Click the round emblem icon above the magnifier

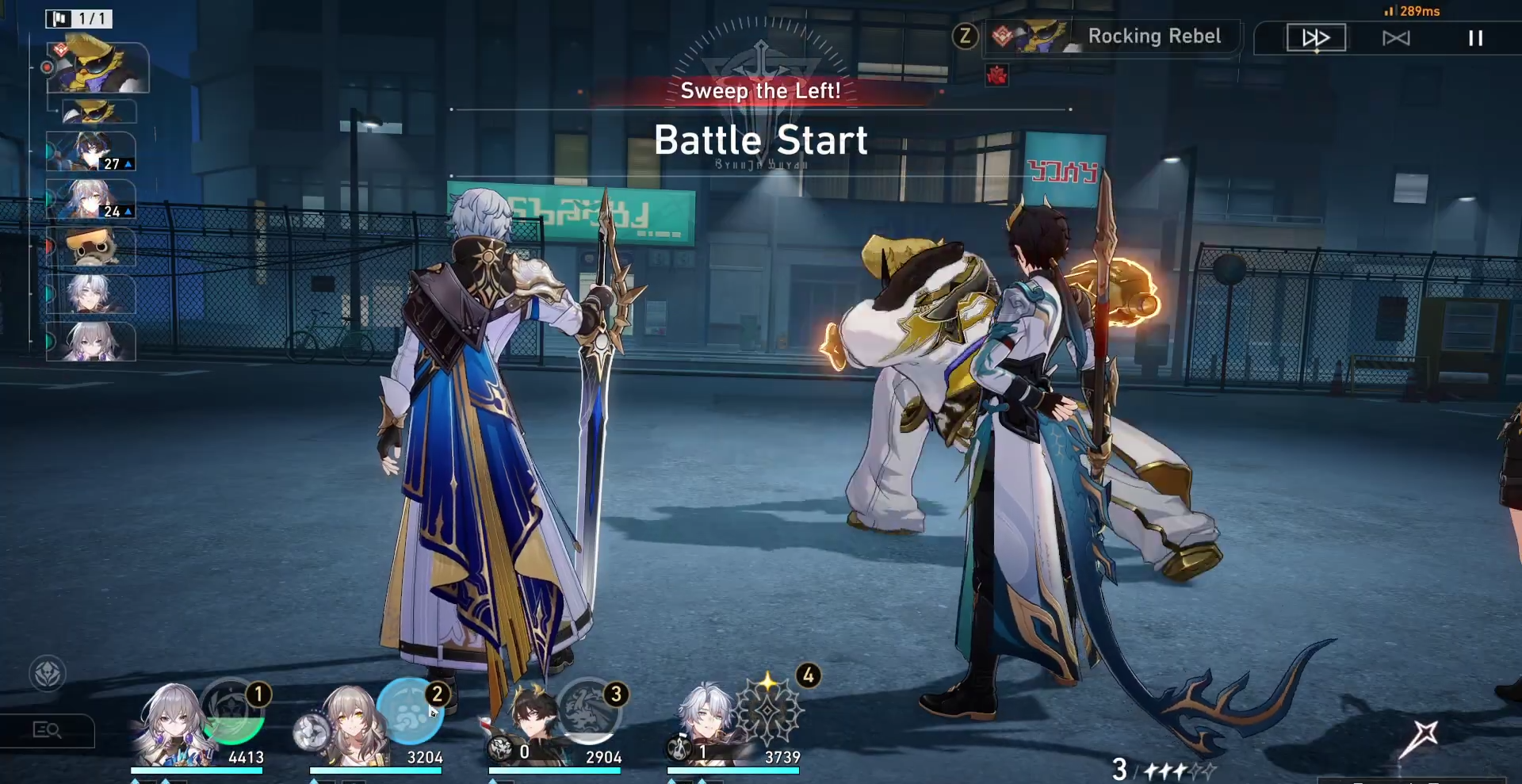coord(48,674)
